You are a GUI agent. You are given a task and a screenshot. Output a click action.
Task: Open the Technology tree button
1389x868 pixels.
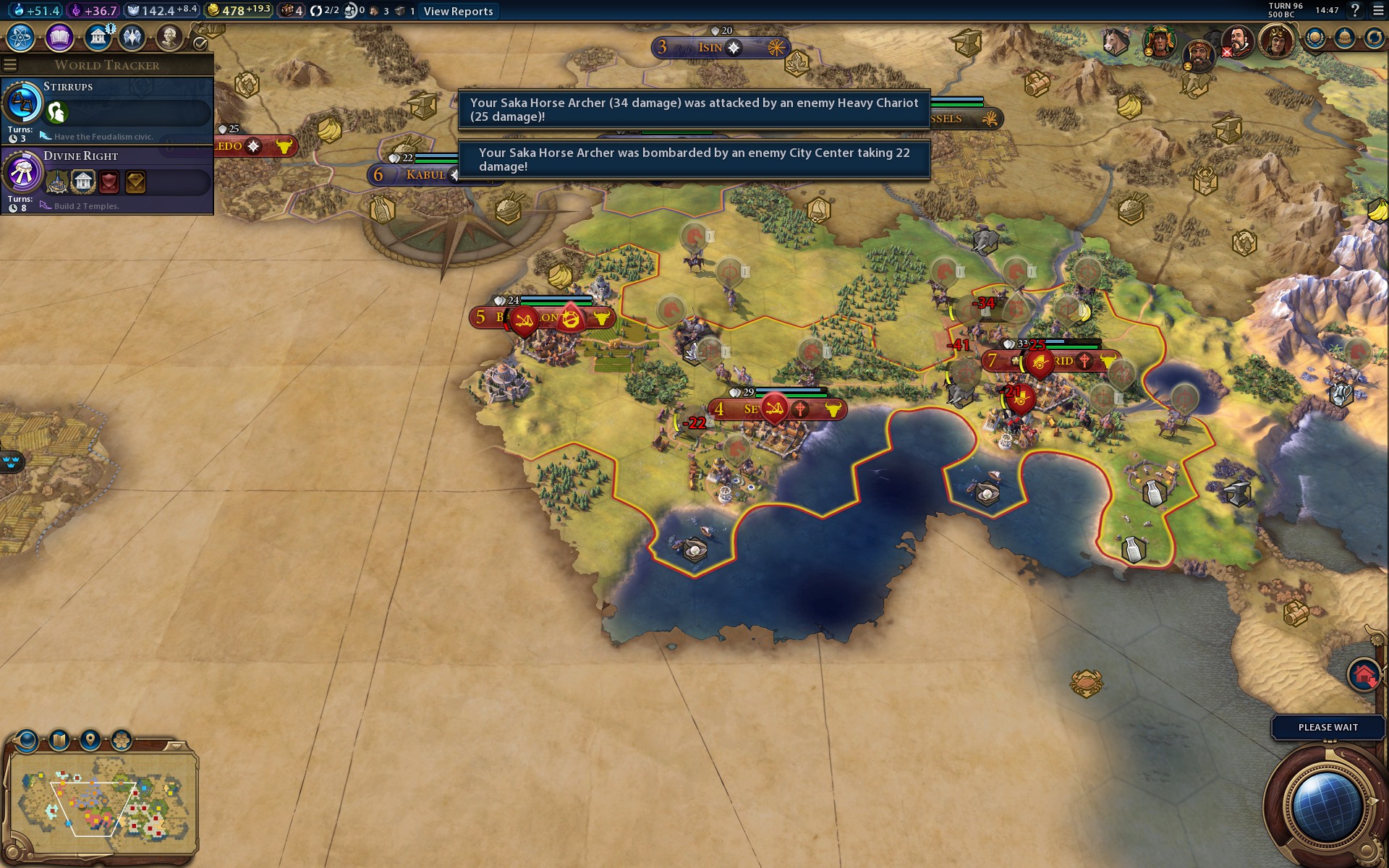tap(21, 37)
